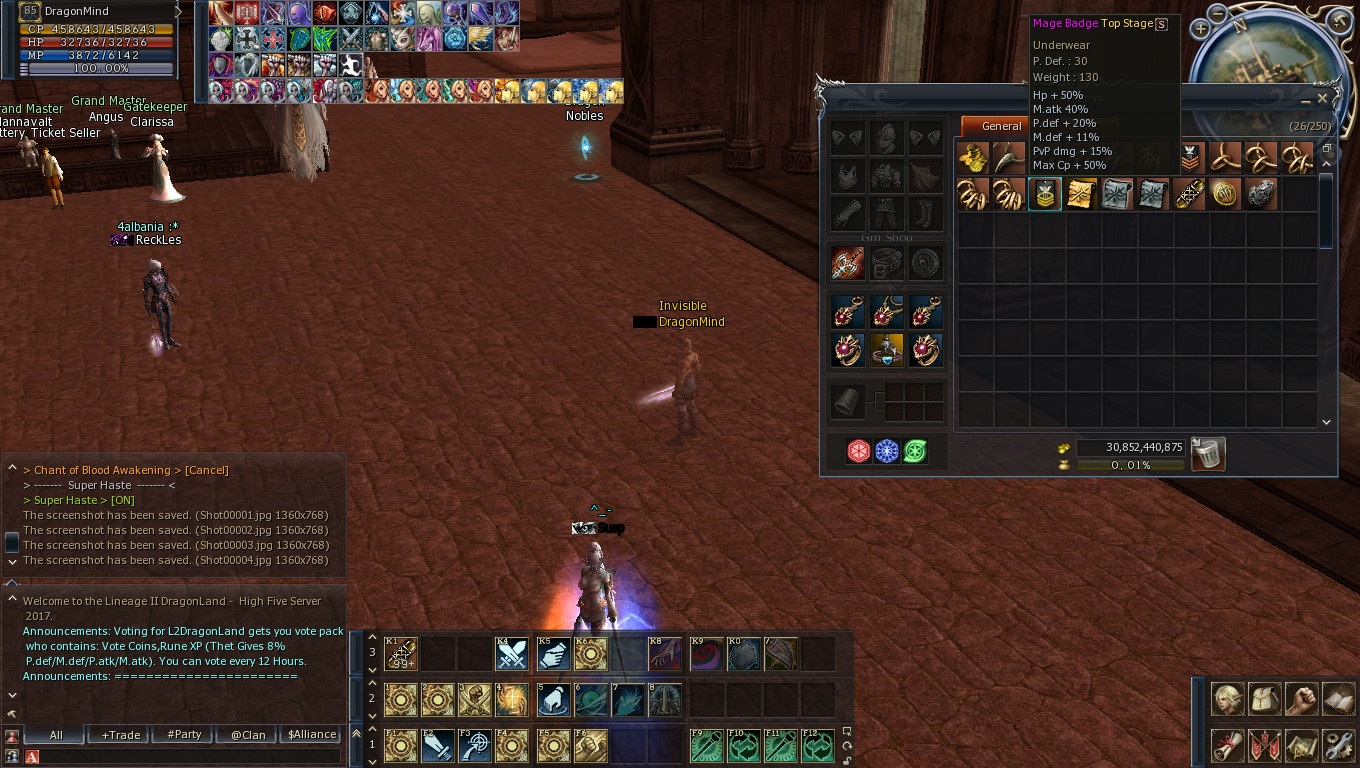This screenshot has height=768, width=1360.
Task: Open the wrench and gears system menu
Action: point(1338,745)
